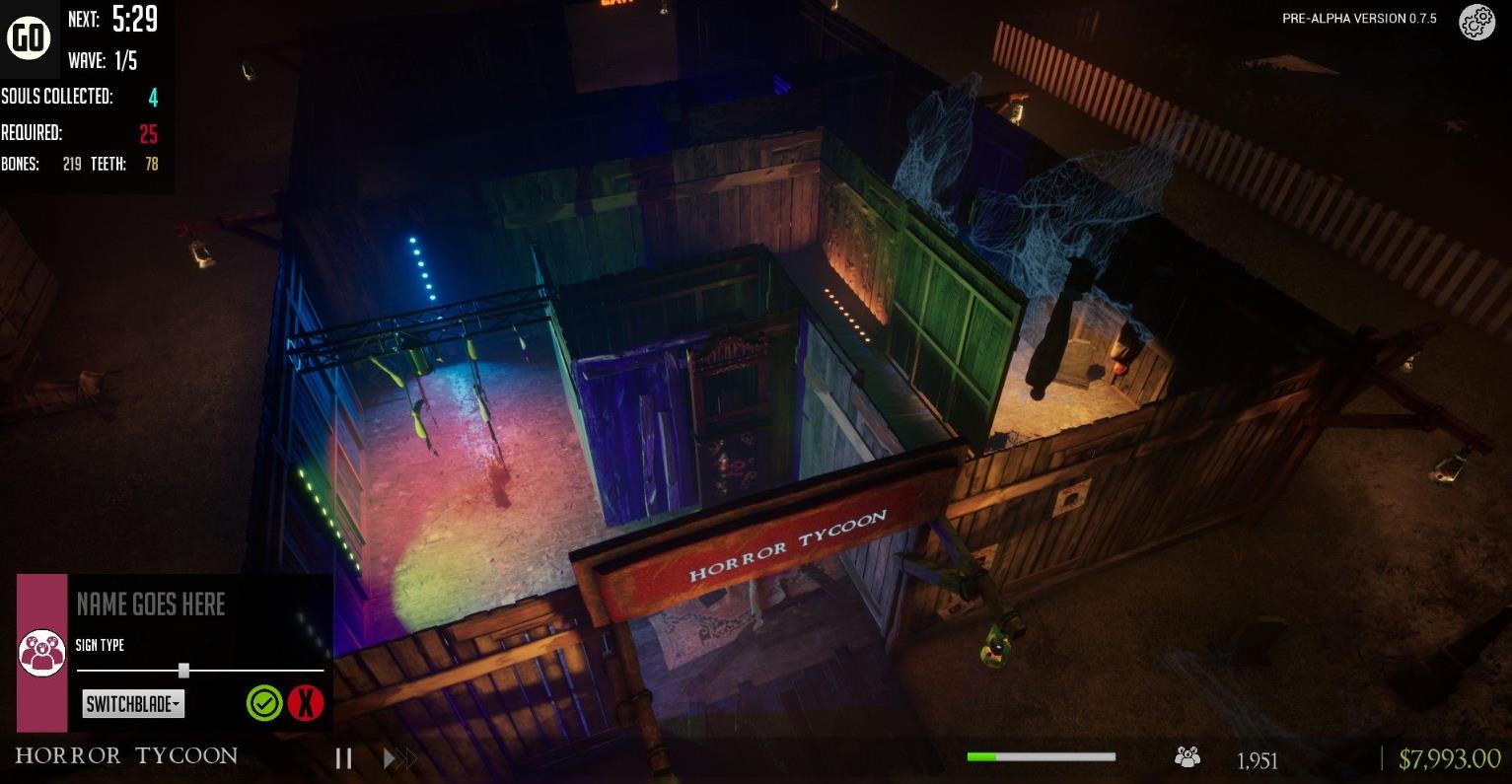This screenshot has height=784, width=1512.
Task: Cancel with the red X button
Action: click(x=307, y=703)
